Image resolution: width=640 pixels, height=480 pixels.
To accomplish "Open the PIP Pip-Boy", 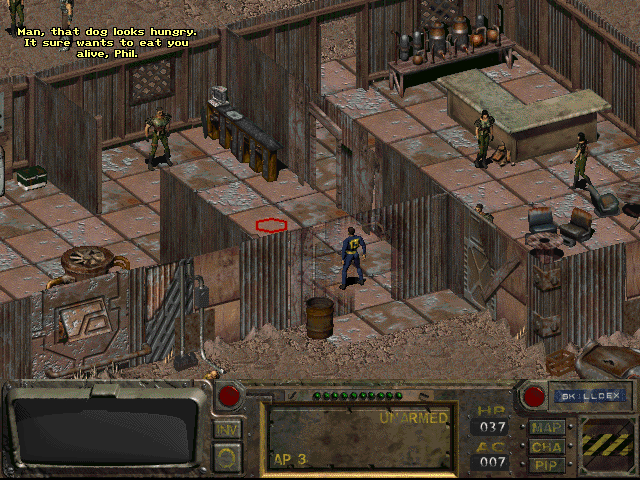I will pos(547,464).
